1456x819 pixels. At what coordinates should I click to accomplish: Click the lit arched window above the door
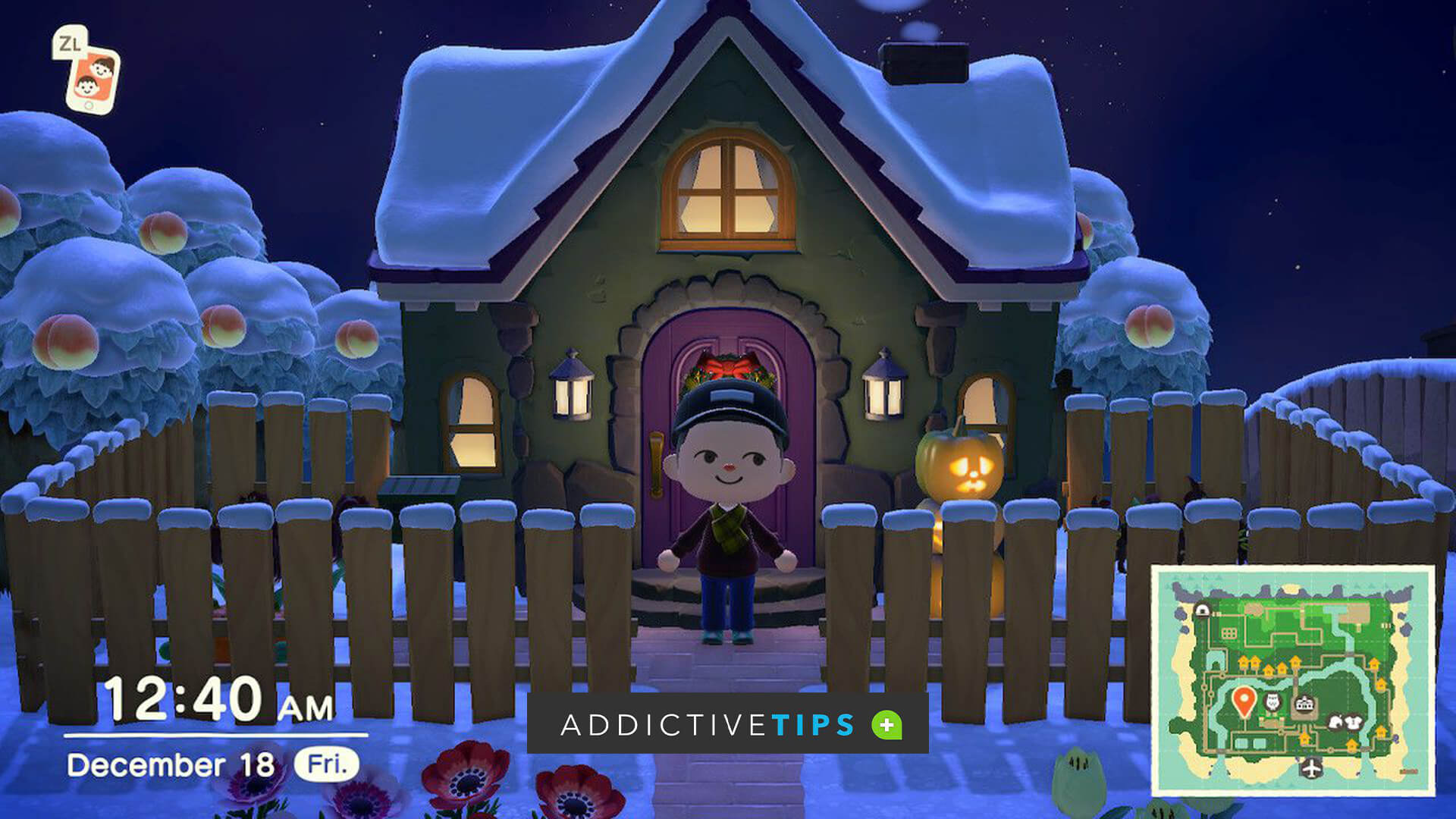726,190
